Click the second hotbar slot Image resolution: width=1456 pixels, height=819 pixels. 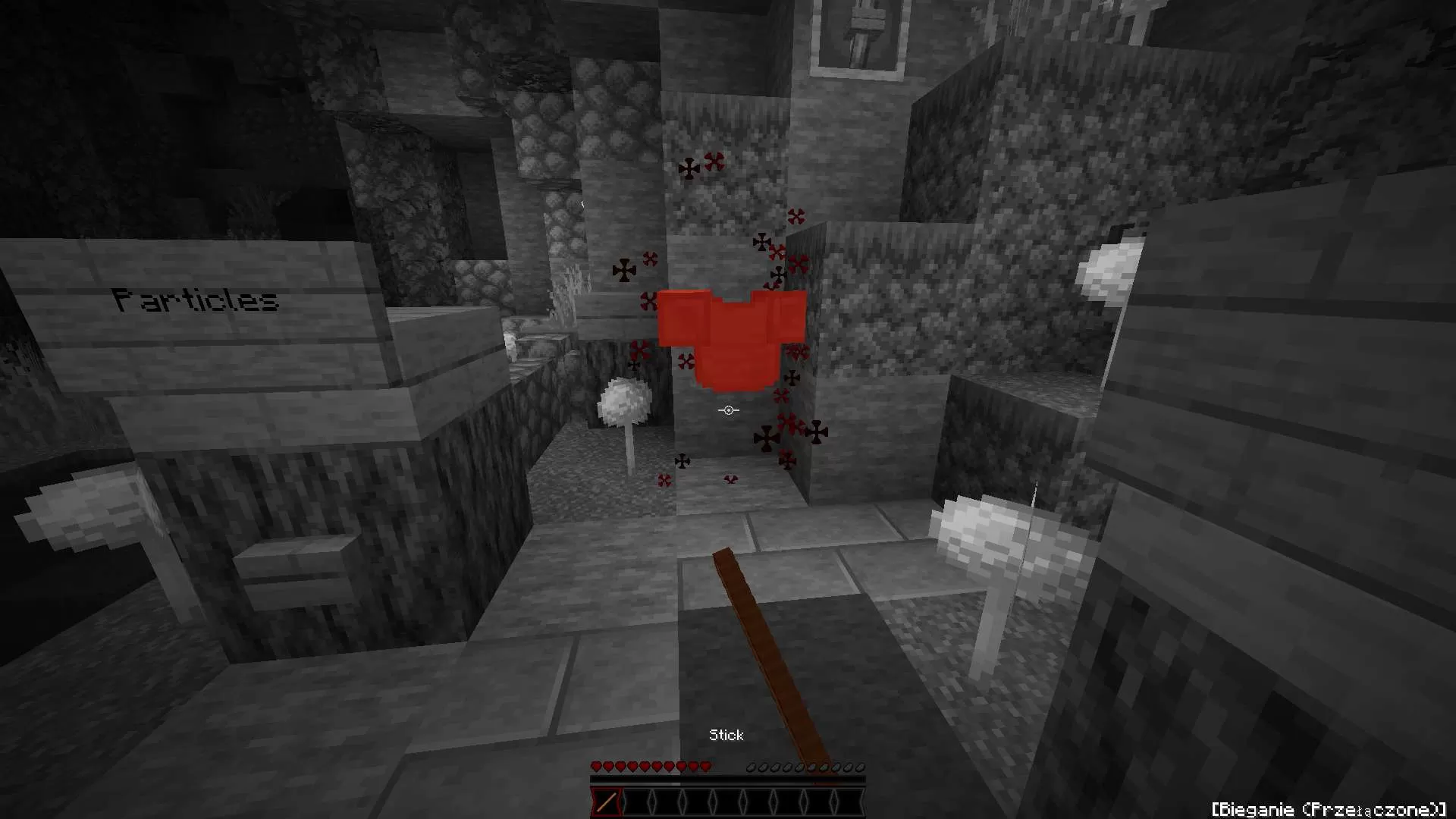(637, 802)
